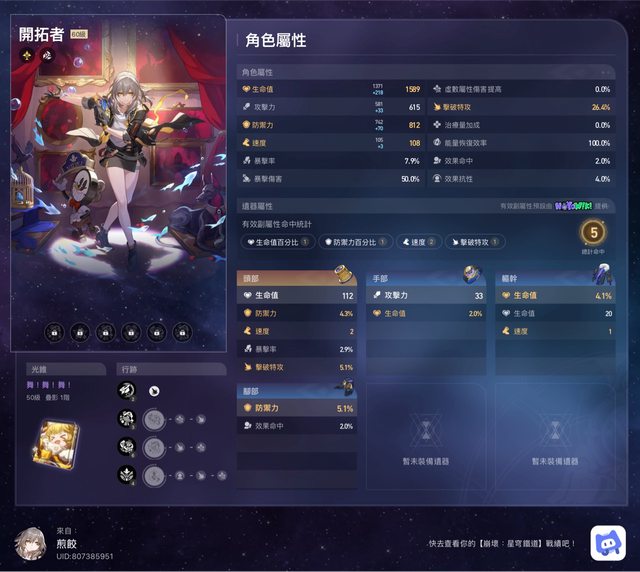Choose the 速度 substat tag
The width and height of the screenshot is (640, 572).
tap(417, 242)
